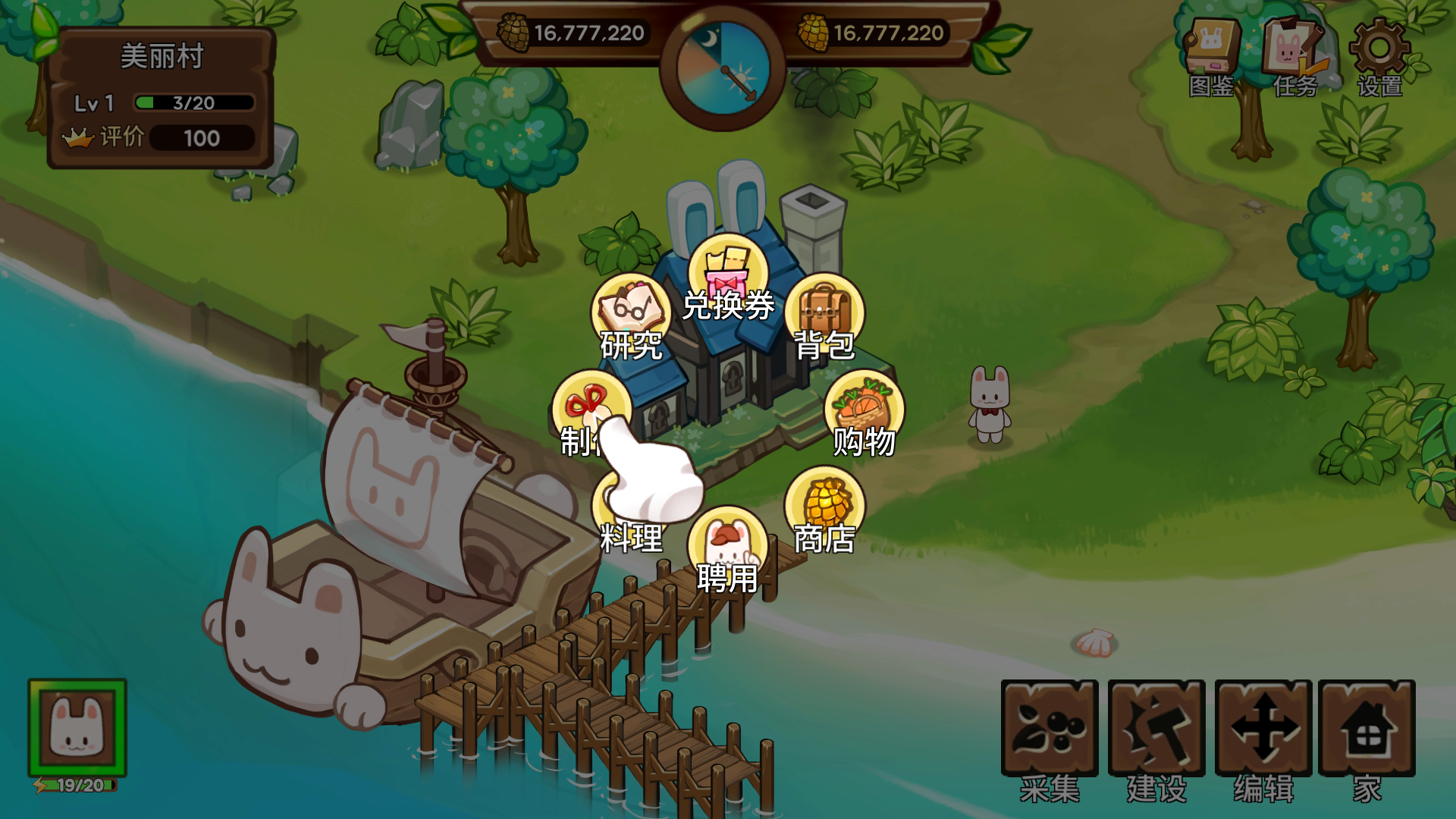Open the 研究 research menu
1456x819 pixels.
[630, 315]
